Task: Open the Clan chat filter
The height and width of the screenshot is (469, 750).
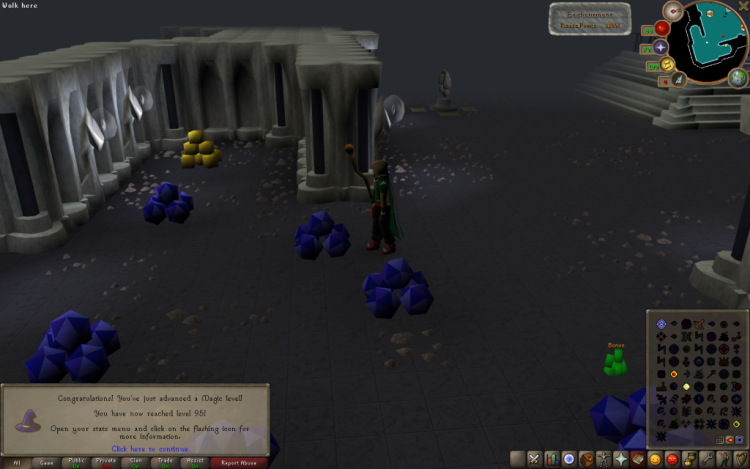Action: click(136, 463)
